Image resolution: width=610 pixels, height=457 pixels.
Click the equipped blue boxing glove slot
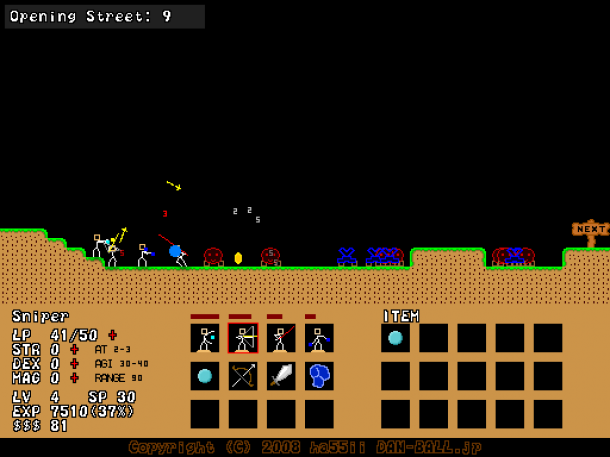(x=319, y=376)
